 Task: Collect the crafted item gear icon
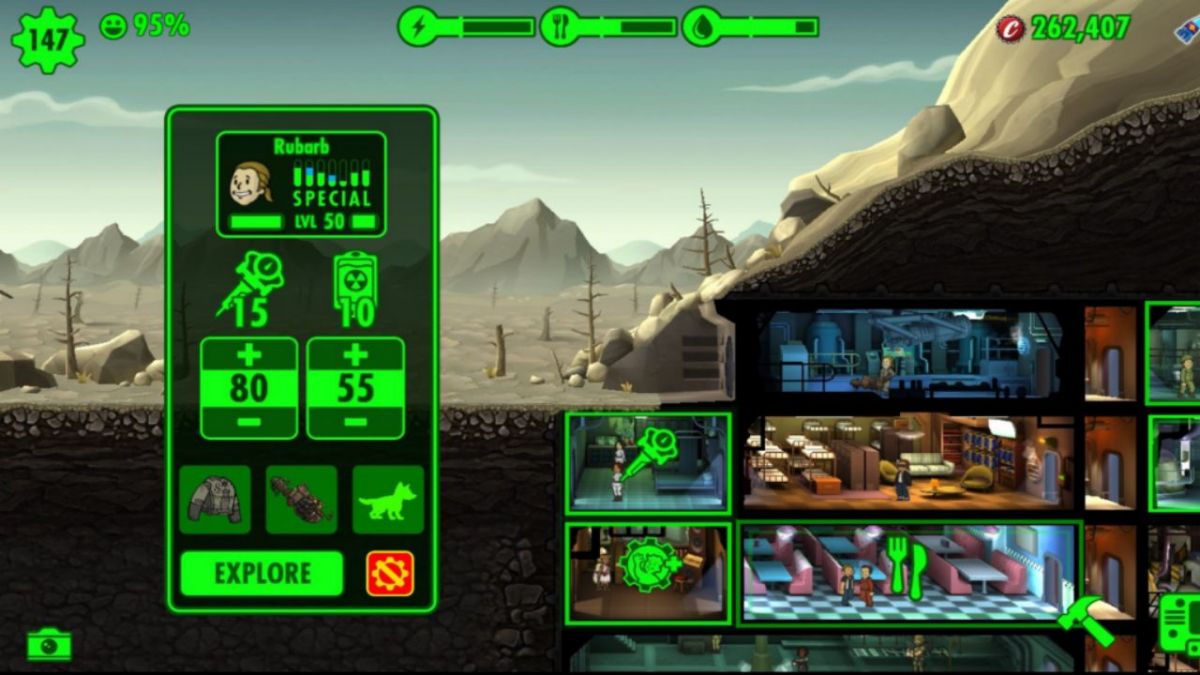tap(648, 566)
